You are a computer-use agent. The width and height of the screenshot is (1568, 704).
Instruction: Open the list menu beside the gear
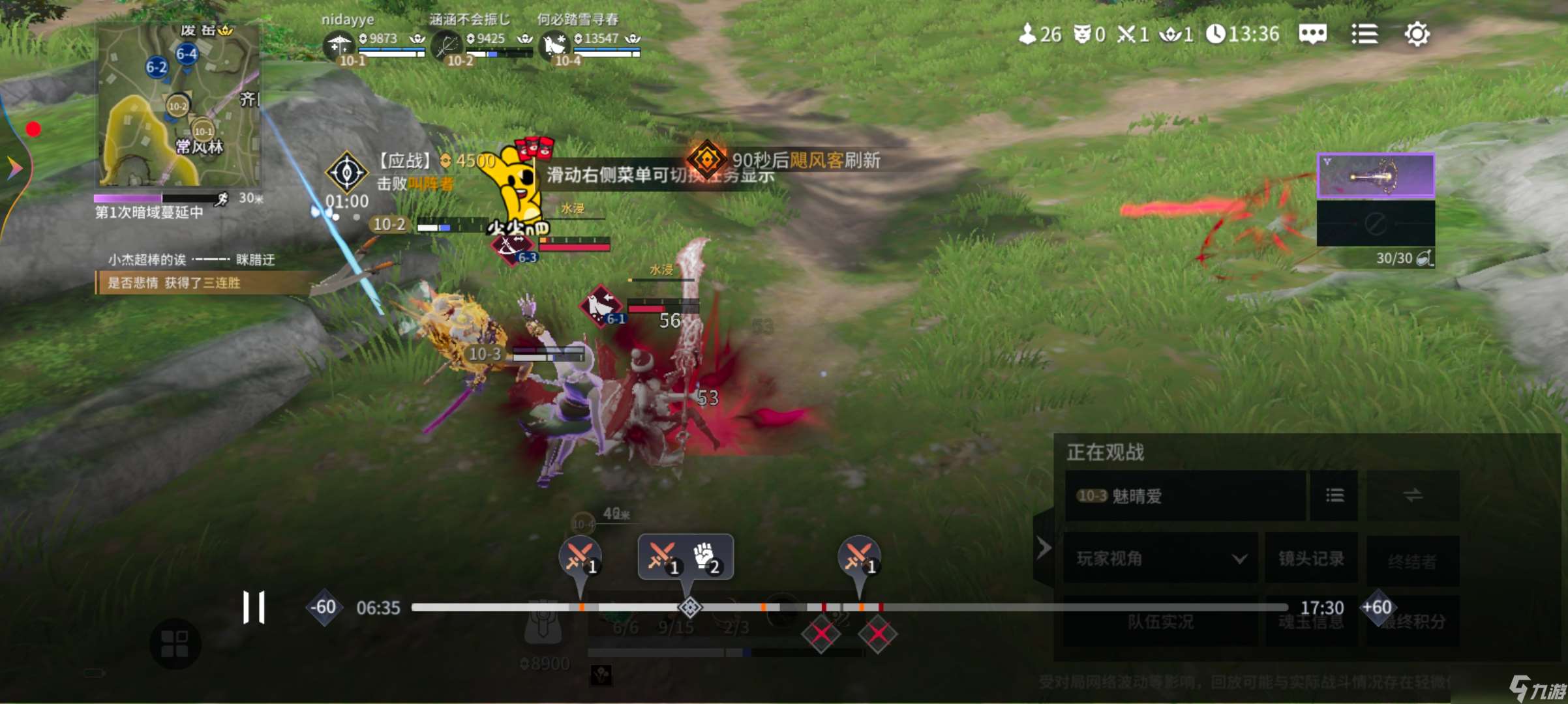[1364, 34]
